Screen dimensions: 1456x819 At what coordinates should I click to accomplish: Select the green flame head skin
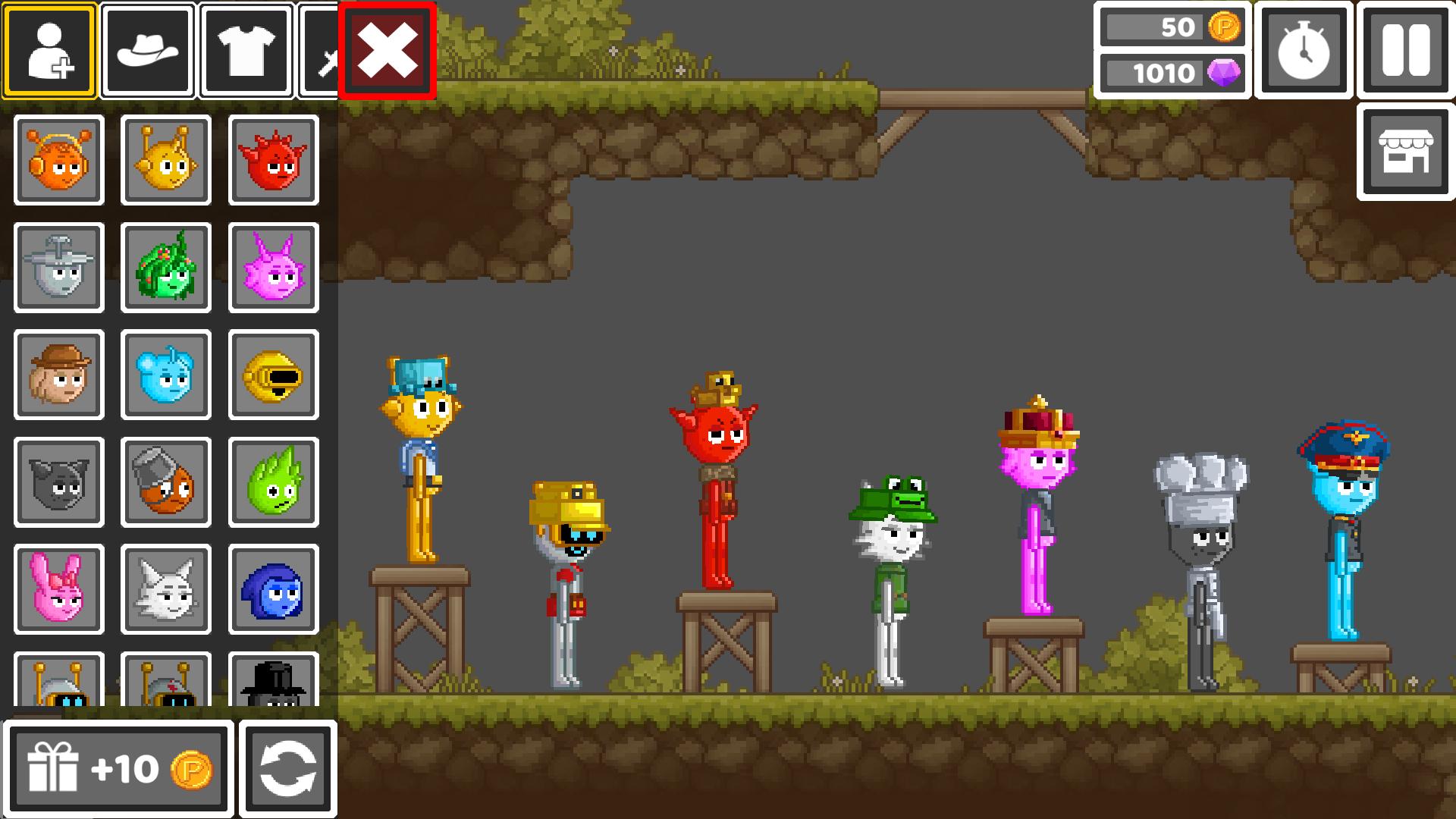coord(271,482)
